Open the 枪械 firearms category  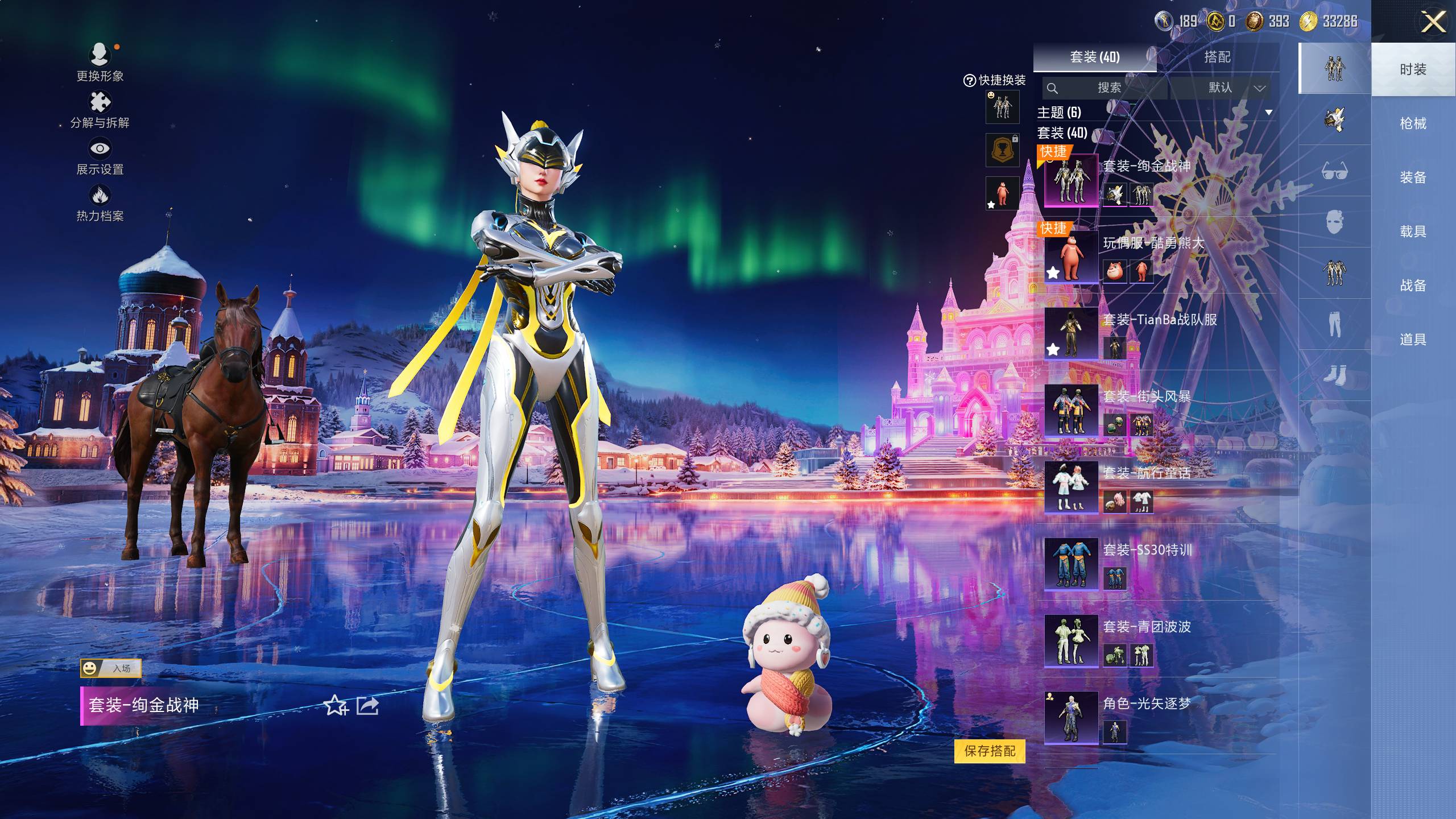click(1413, 123)
